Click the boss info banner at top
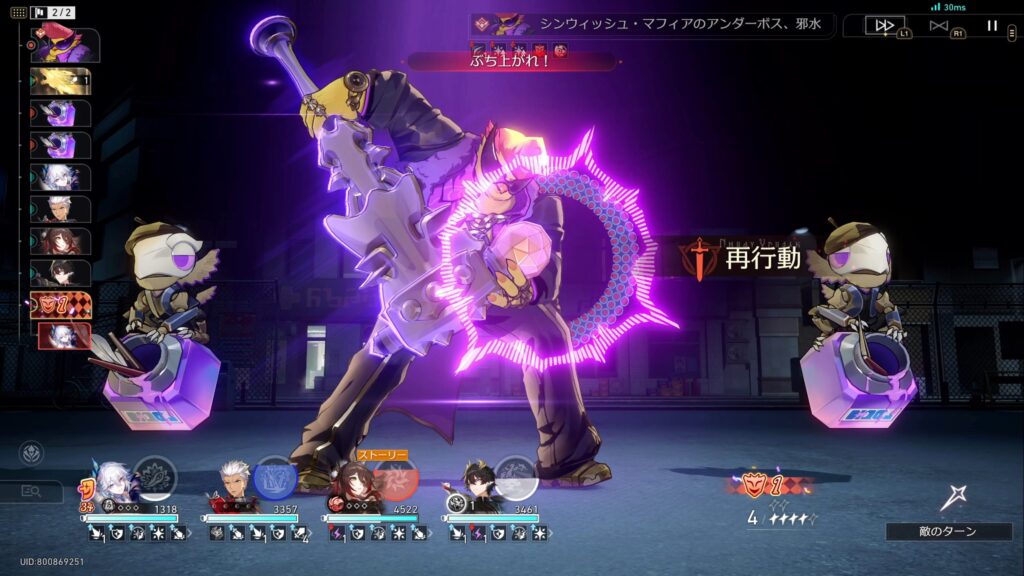This screenshot has width=1024, height=576. click(650, 24)
